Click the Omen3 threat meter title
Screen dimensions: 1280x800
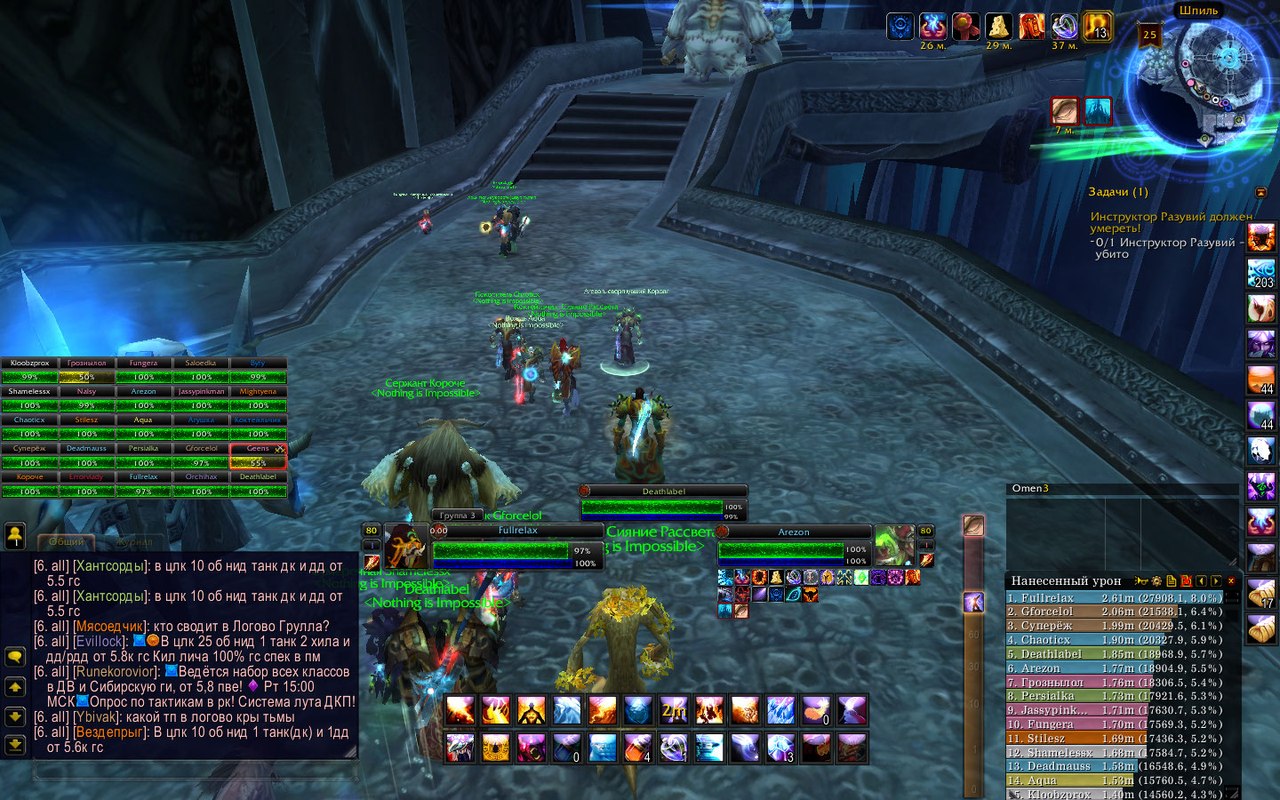coord(1030,488)
